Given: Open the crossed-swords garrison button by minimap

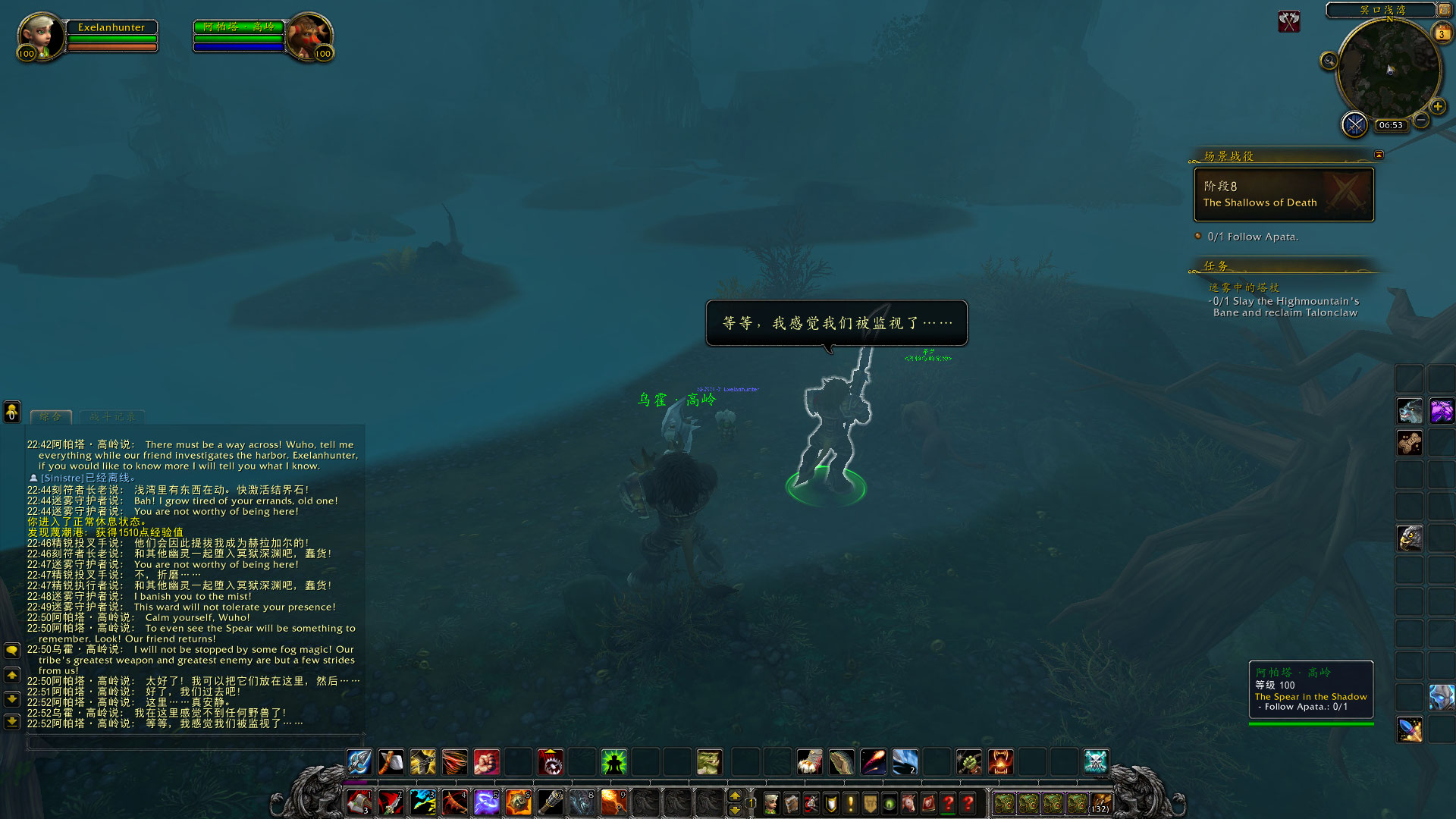Looking at the screenshot, I should 1354,124.
